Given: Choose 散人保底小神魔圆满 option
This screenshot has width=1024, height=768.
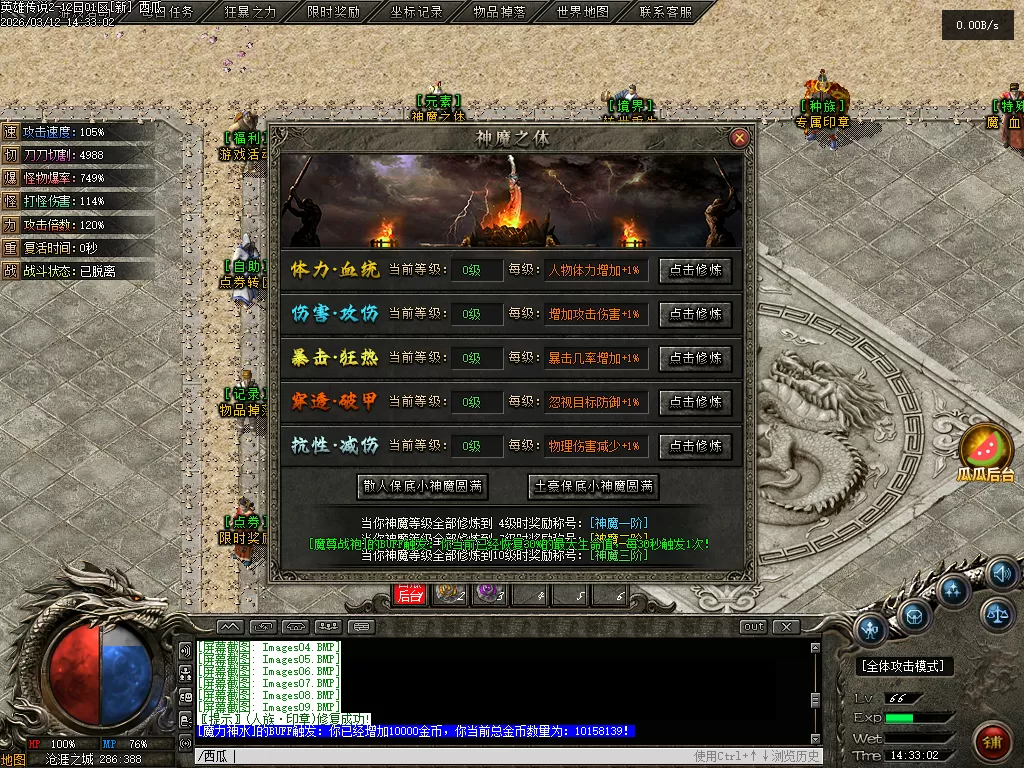Looking at the screenshot, I should coord(424,487).
